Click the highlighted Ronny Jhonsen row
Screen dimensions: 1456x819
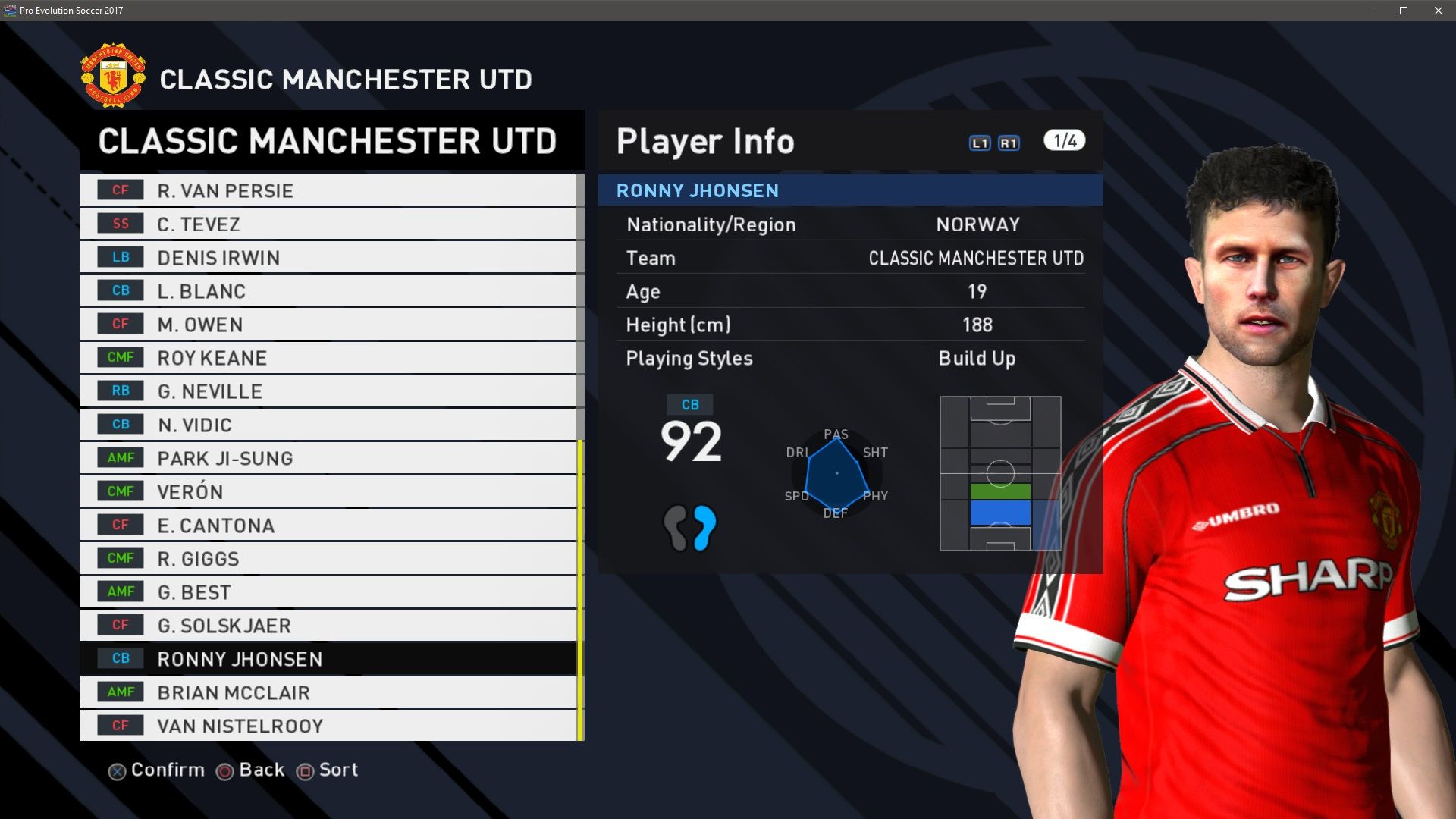(x=328, y=658)
